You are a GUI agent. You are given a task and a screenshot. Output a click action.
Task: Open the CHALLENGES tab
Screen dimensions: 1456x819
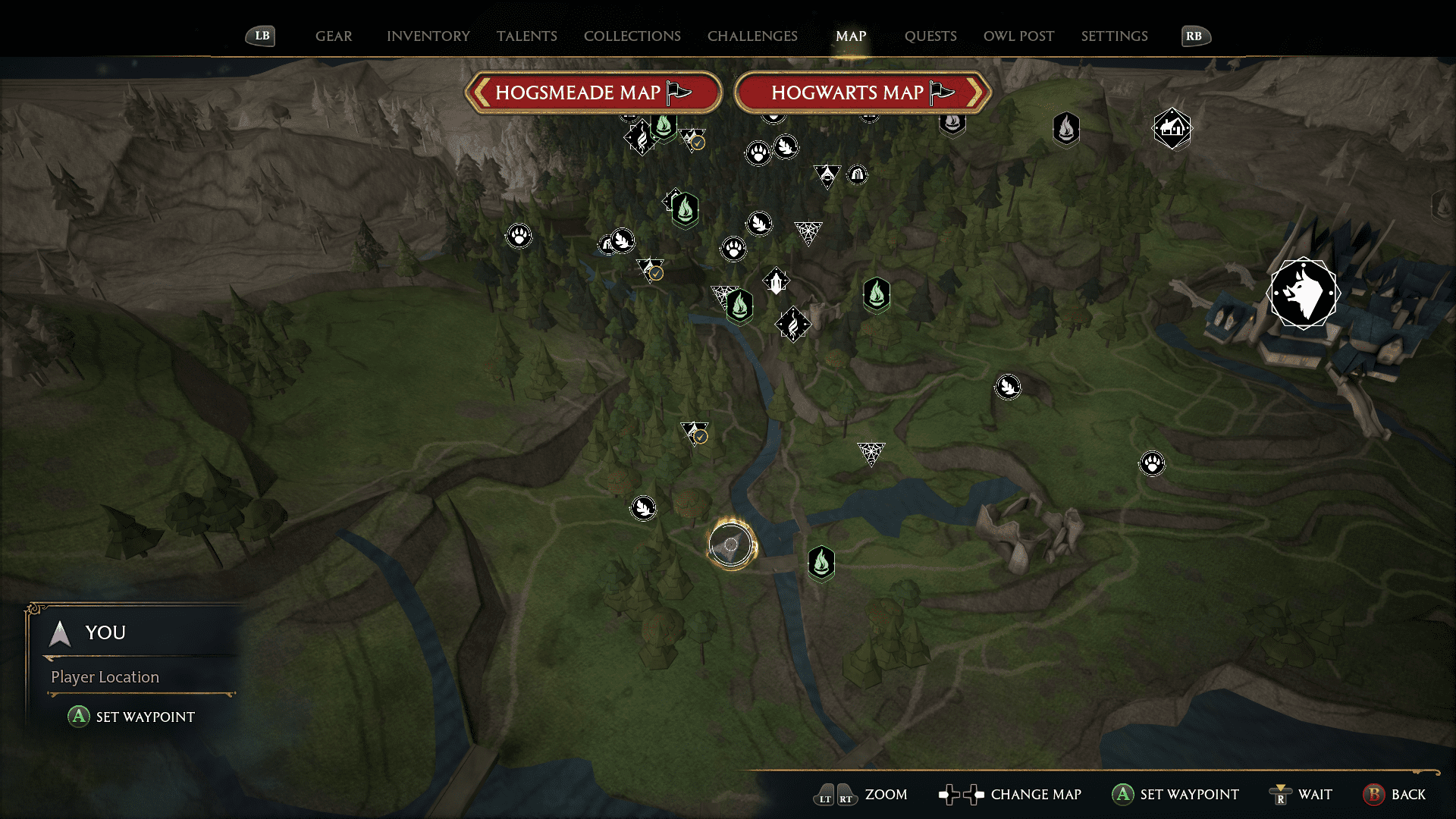(752, 36)
